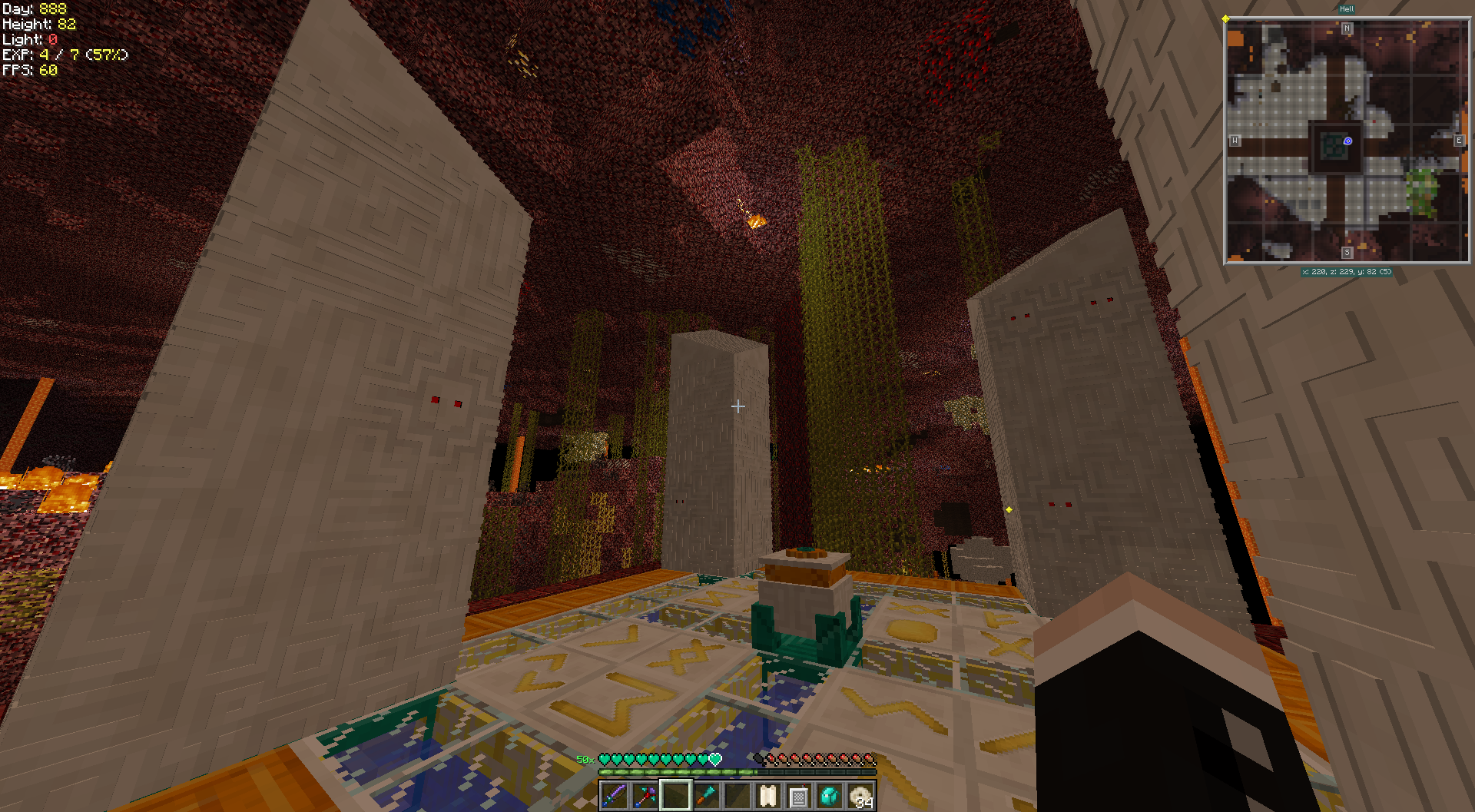
Task: Pick the gray terminal device slot
Action: 798,796
